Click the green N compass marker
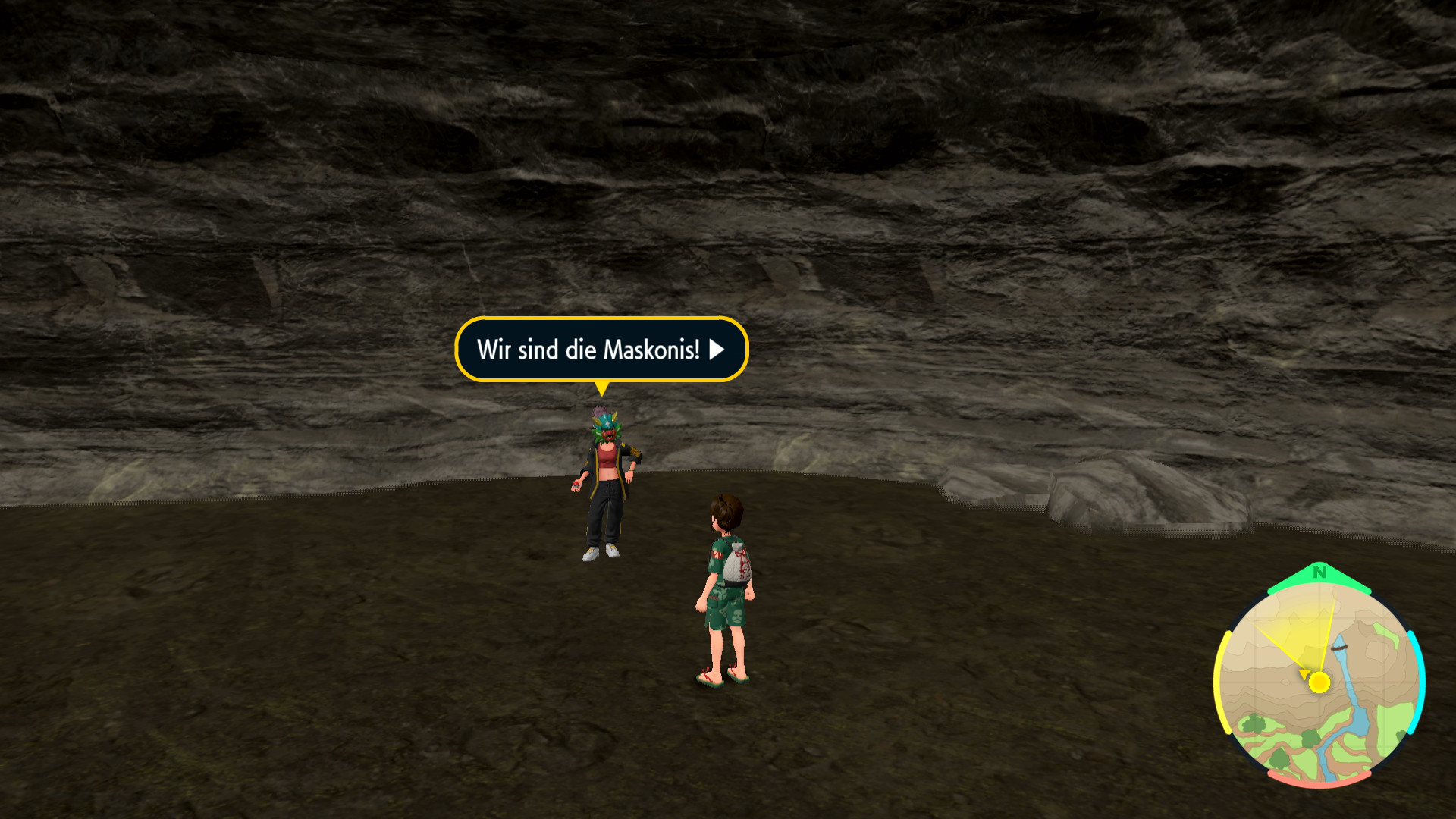Viewport: 1456px width, 819px height. click(x=1319, y=573)
